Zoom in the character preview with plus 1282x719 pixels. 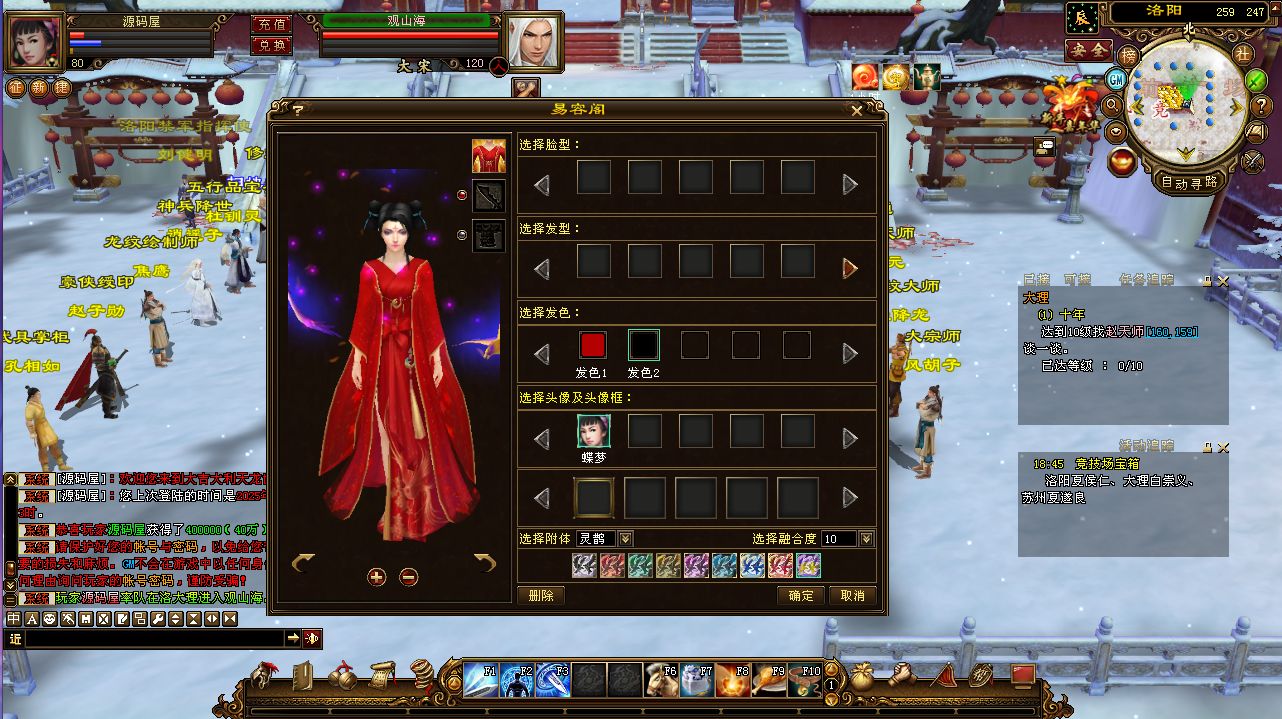(376, 576)
